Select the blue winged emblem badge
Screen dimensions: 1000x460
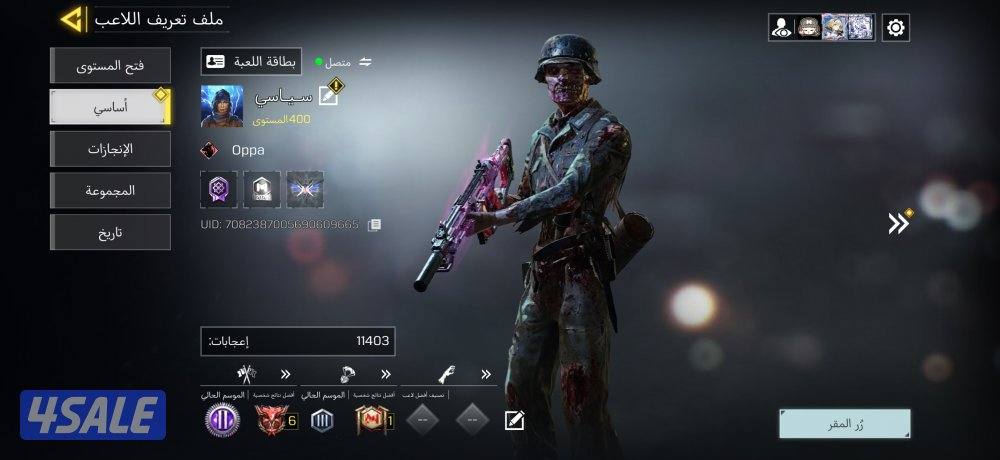point(305,189)
